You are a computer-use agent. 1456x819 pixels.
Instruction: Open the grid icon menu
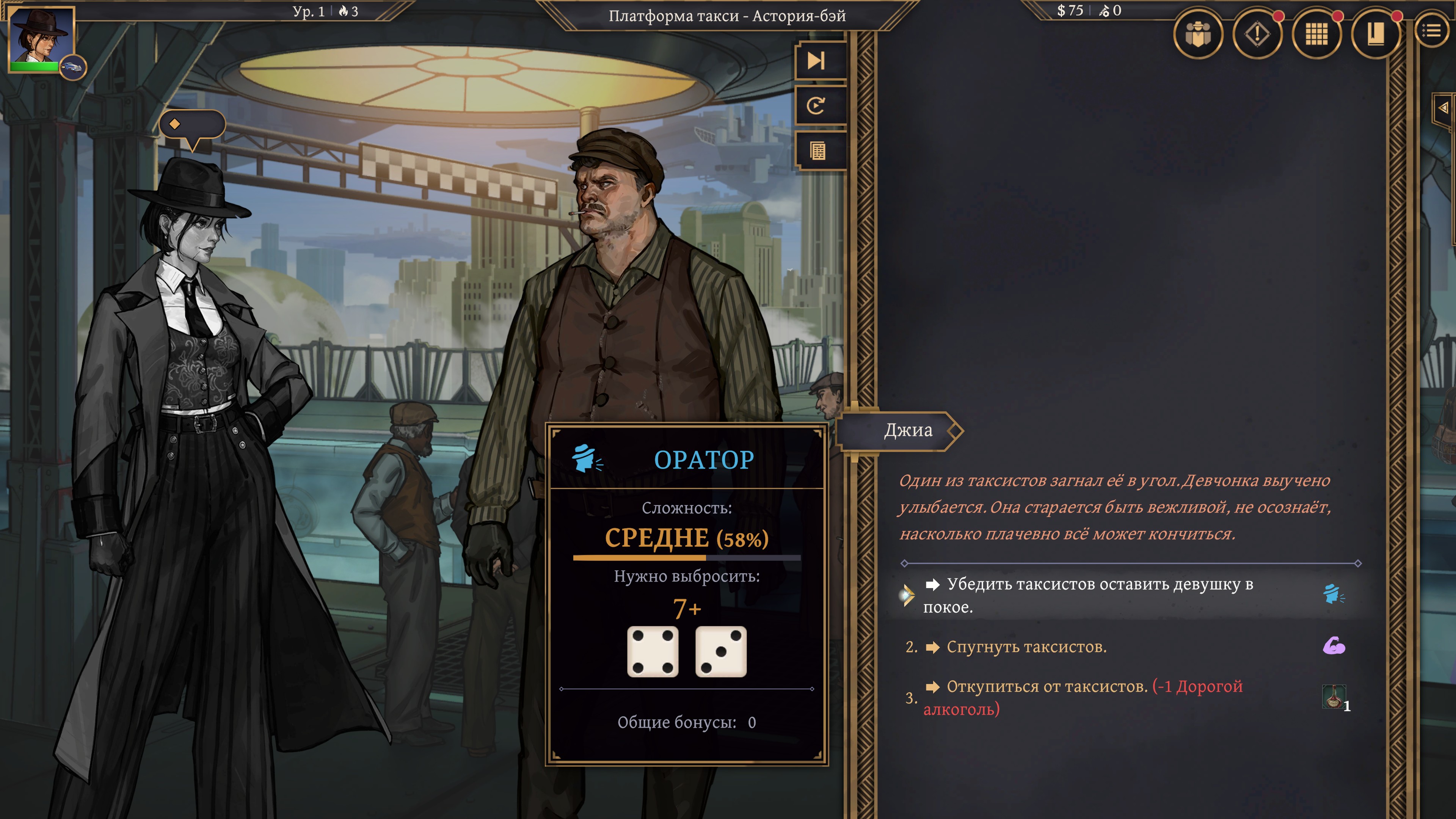(x=1316, y=35)
